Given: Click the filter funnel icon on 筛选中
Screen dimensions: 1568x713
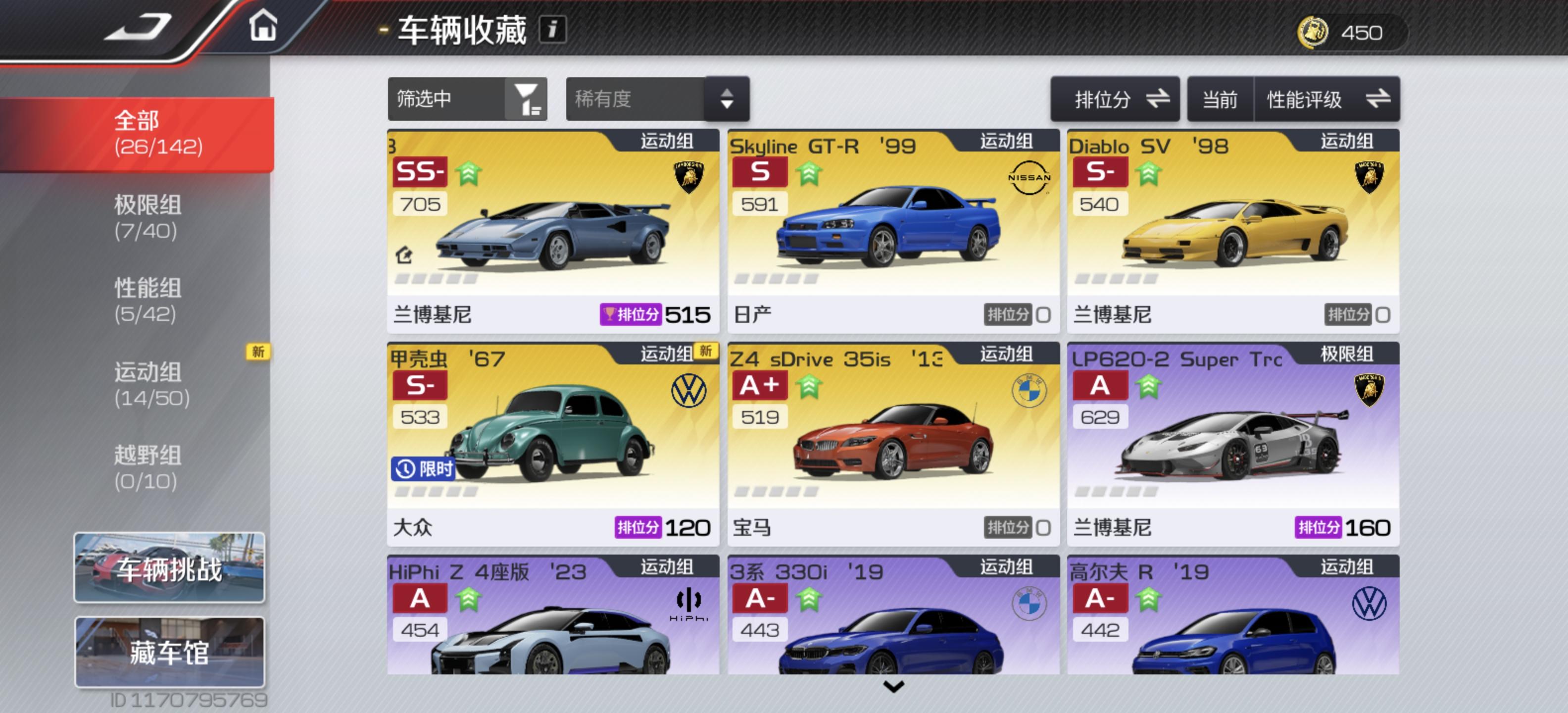Looking at the screenshot, I should pos(526,99).
